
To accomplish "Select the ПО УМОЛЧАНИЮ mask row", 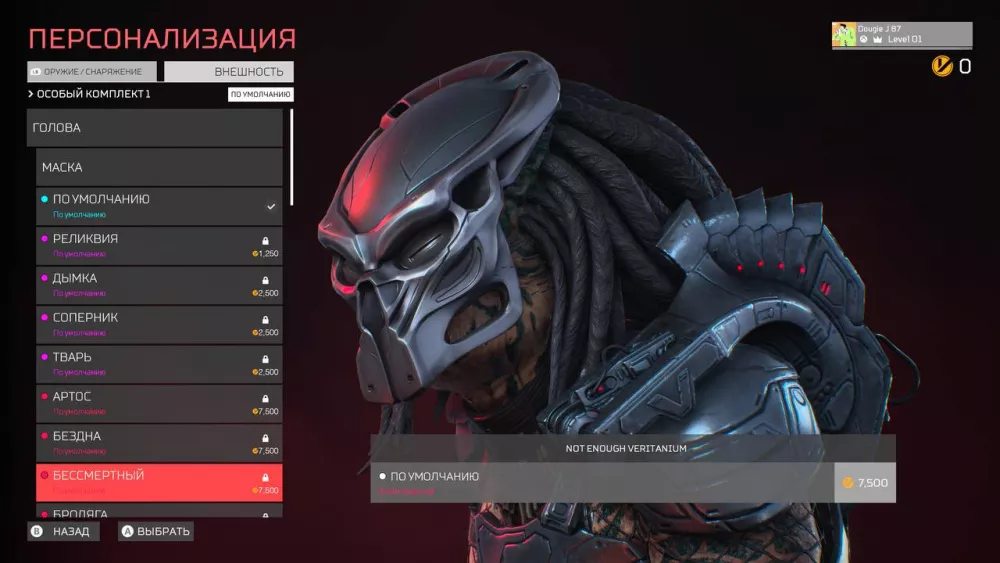I will coord(159,206).
